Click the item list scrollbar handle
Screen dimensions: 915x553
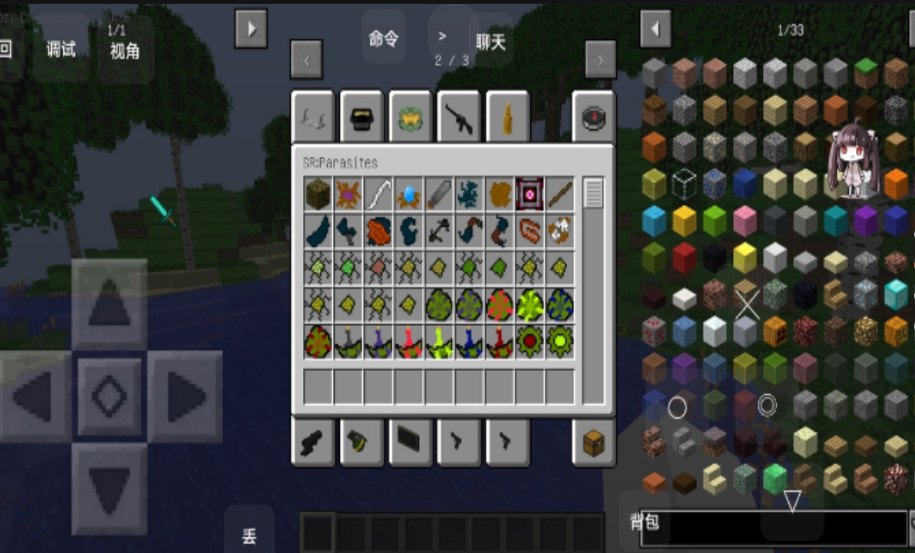point(593,191)
